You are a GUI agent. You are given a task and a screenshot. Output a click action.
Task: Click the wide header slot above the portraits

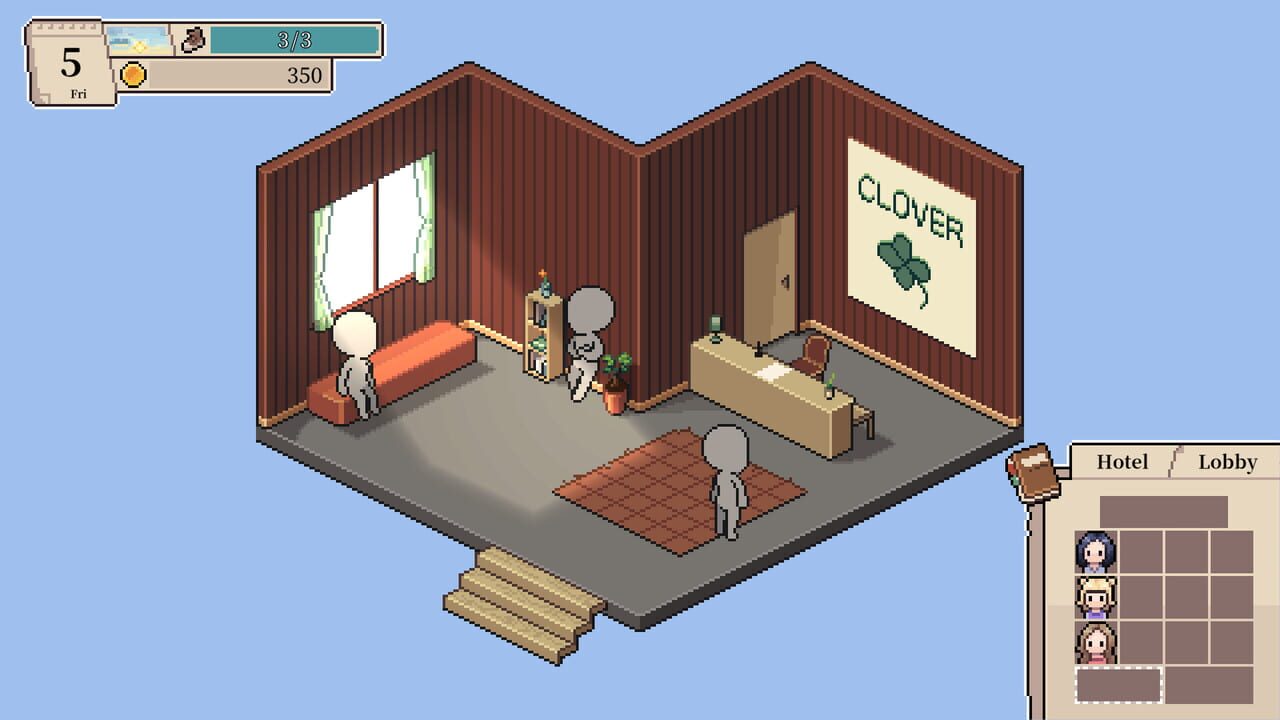tap(1165, 510)
